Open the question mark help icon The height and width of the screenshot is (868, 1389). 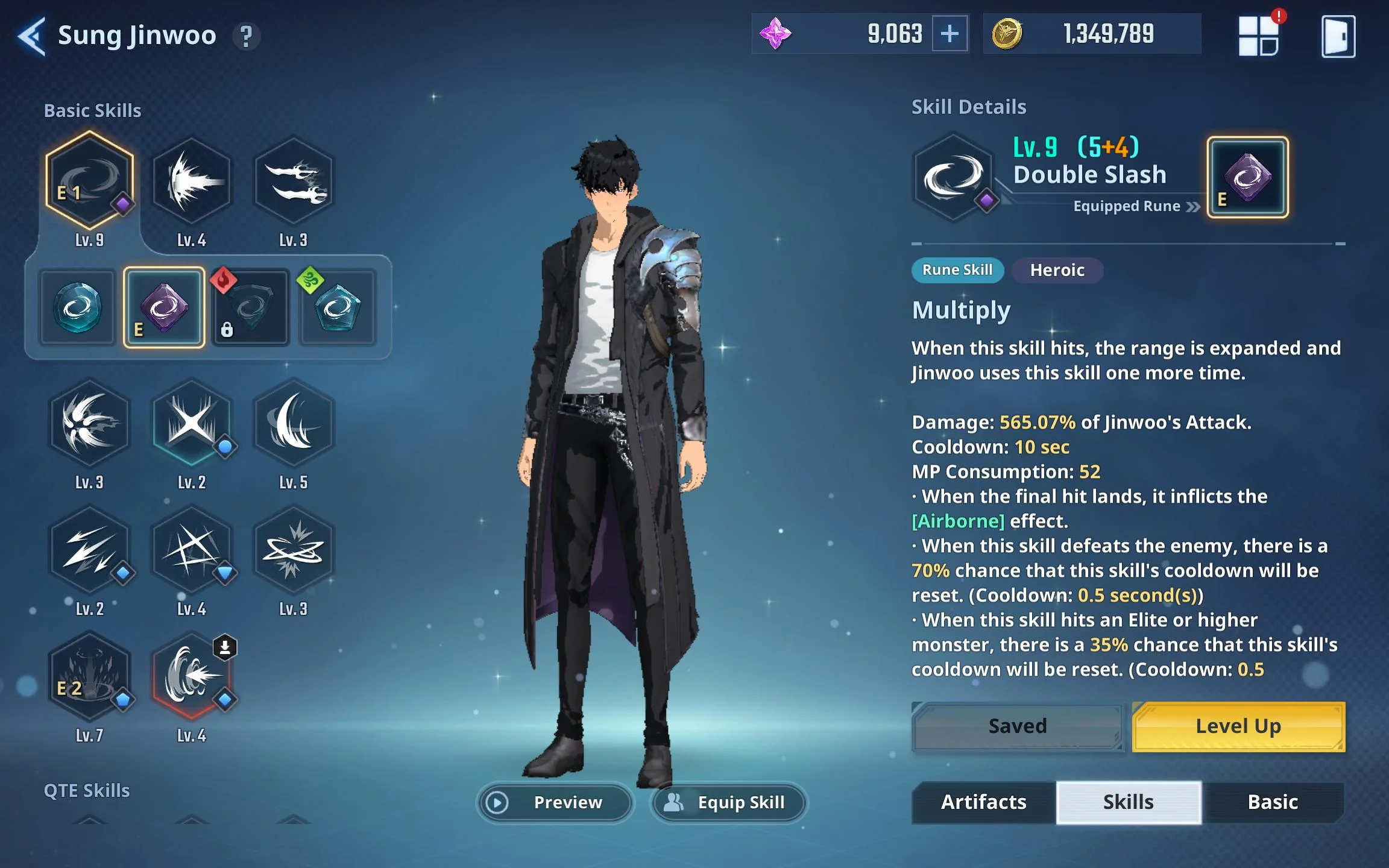[x=246, y=36]
